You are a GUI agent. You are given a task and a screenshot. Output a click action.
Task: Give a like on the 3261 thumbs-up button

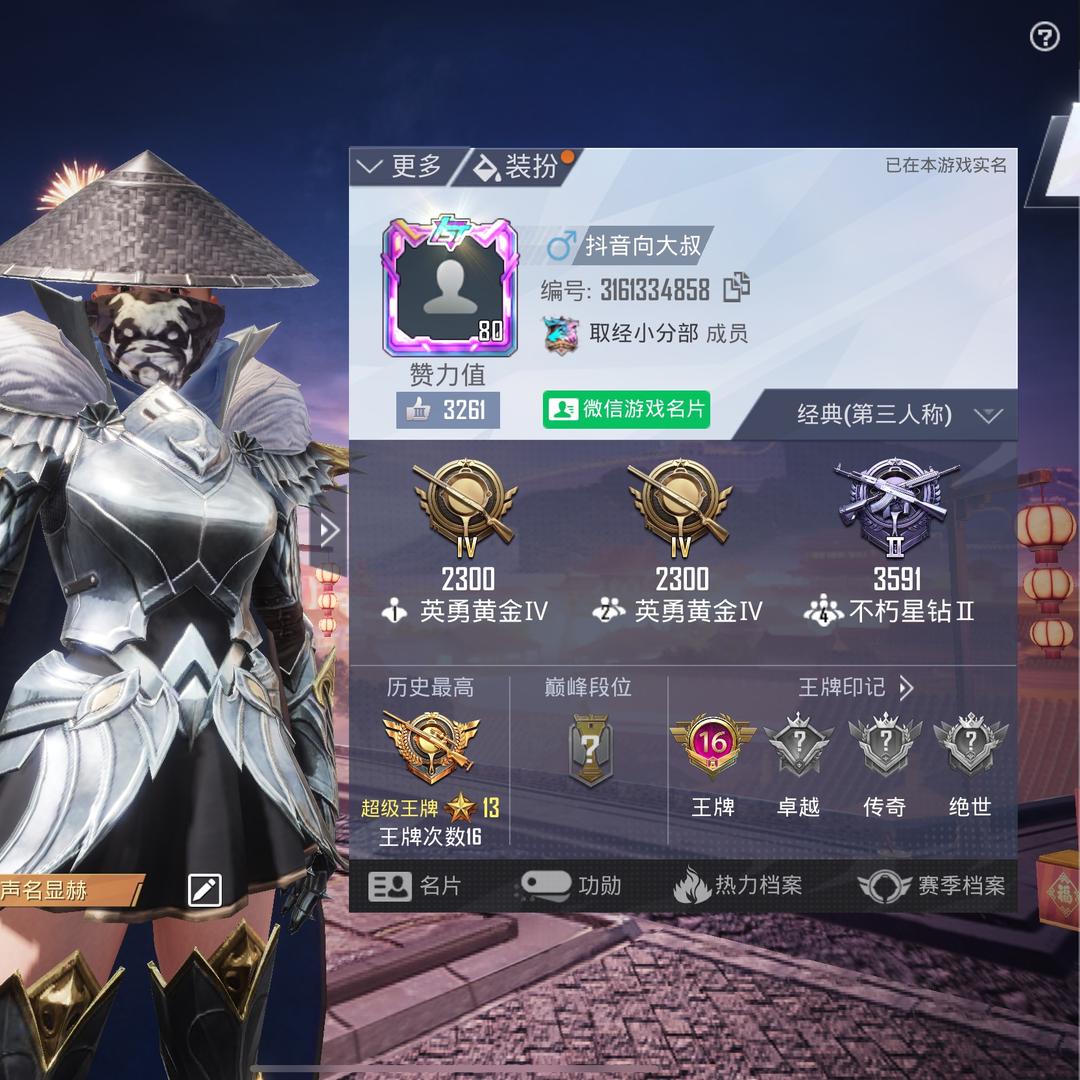click(448, 410)
